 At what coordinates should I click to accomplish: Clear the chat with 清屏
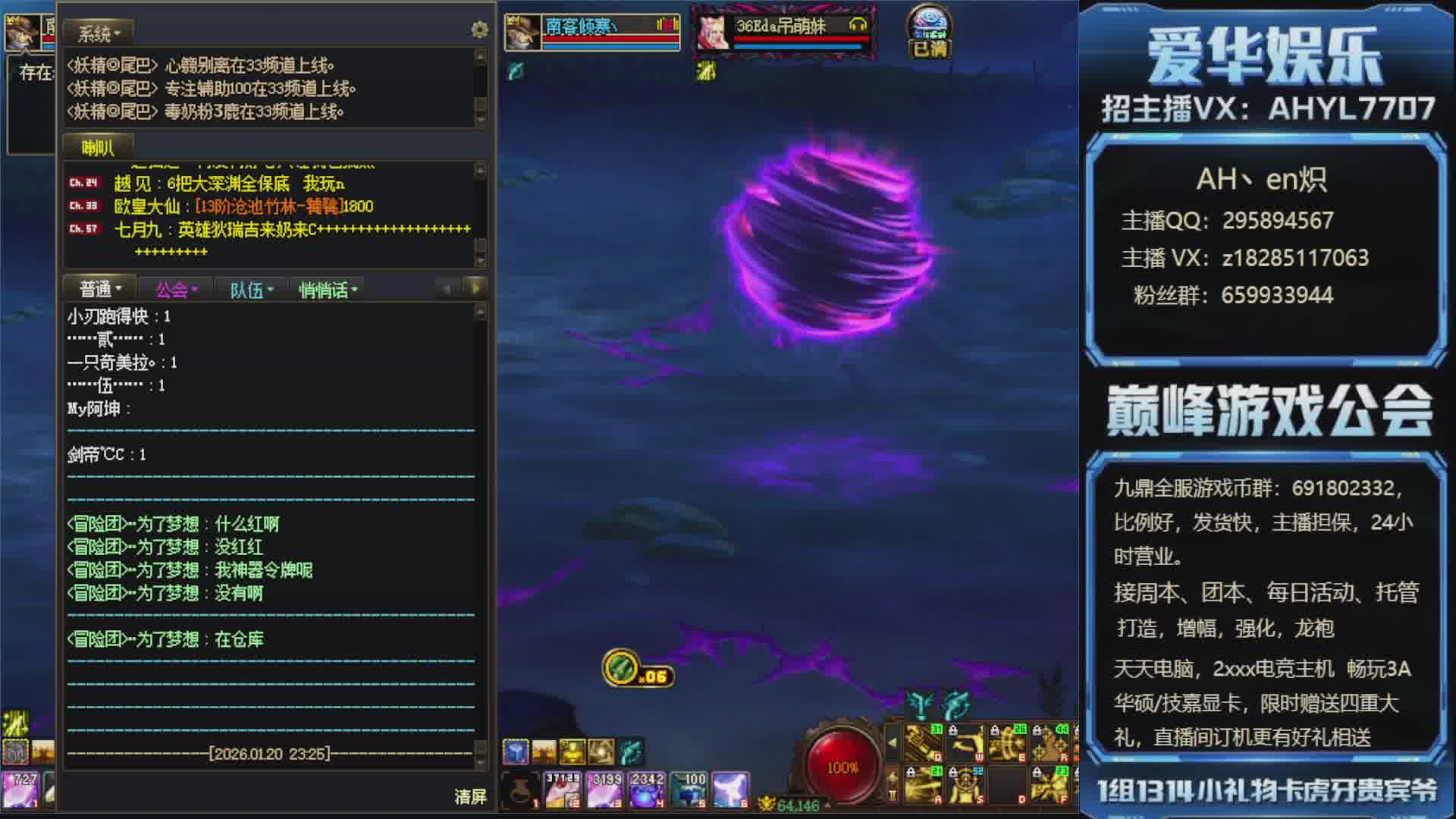click(x=470, y=796)
